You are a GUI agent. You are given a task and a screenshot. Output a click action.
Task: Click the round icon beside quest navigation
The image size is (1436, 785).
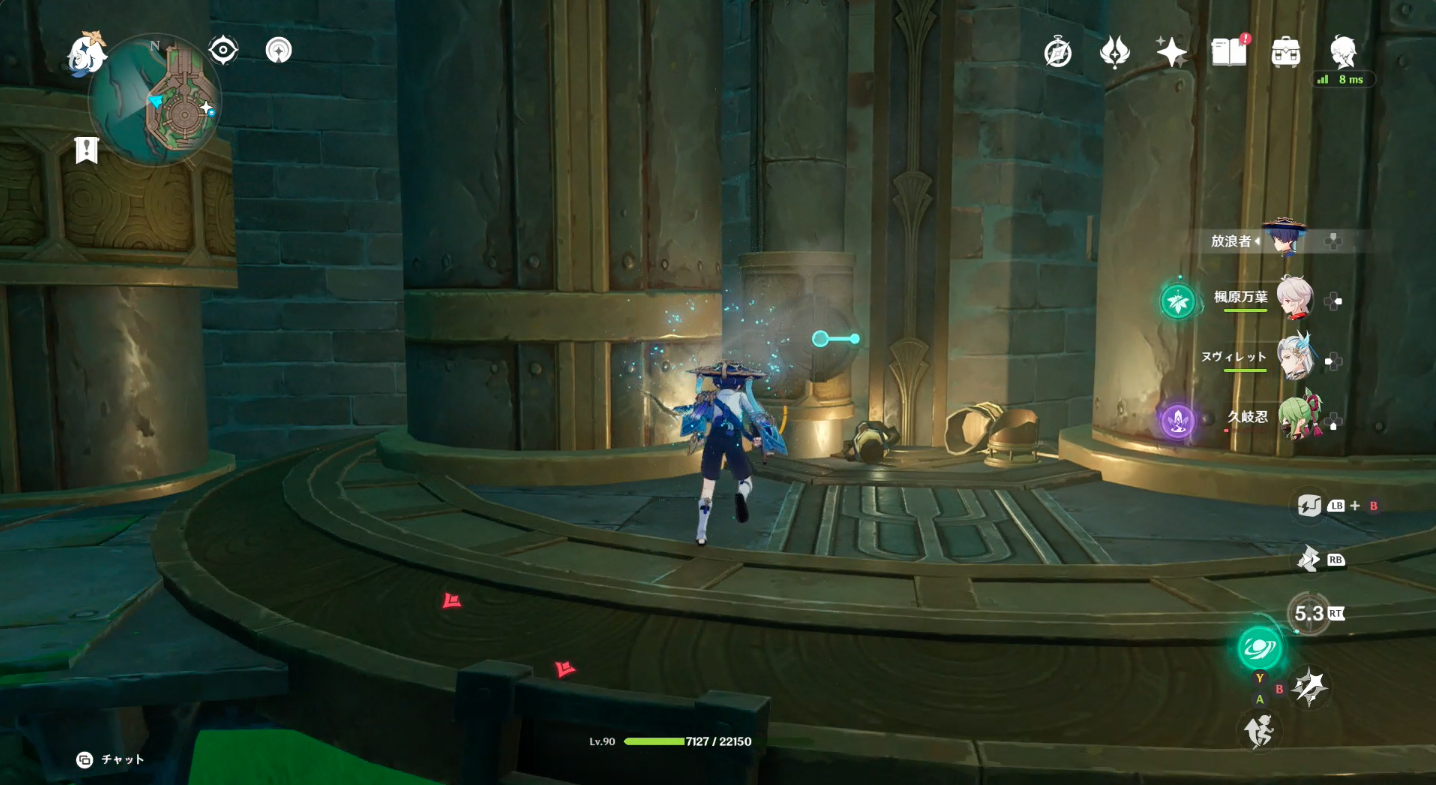pos(279,50)
